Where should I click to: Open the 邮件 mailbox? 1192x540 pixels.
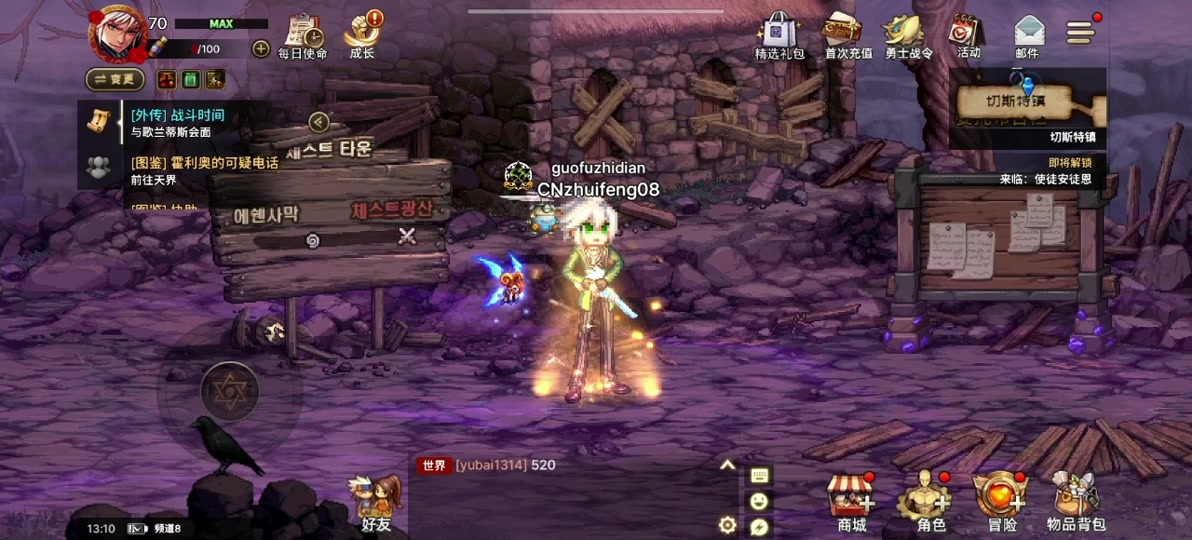[1028, 36]
